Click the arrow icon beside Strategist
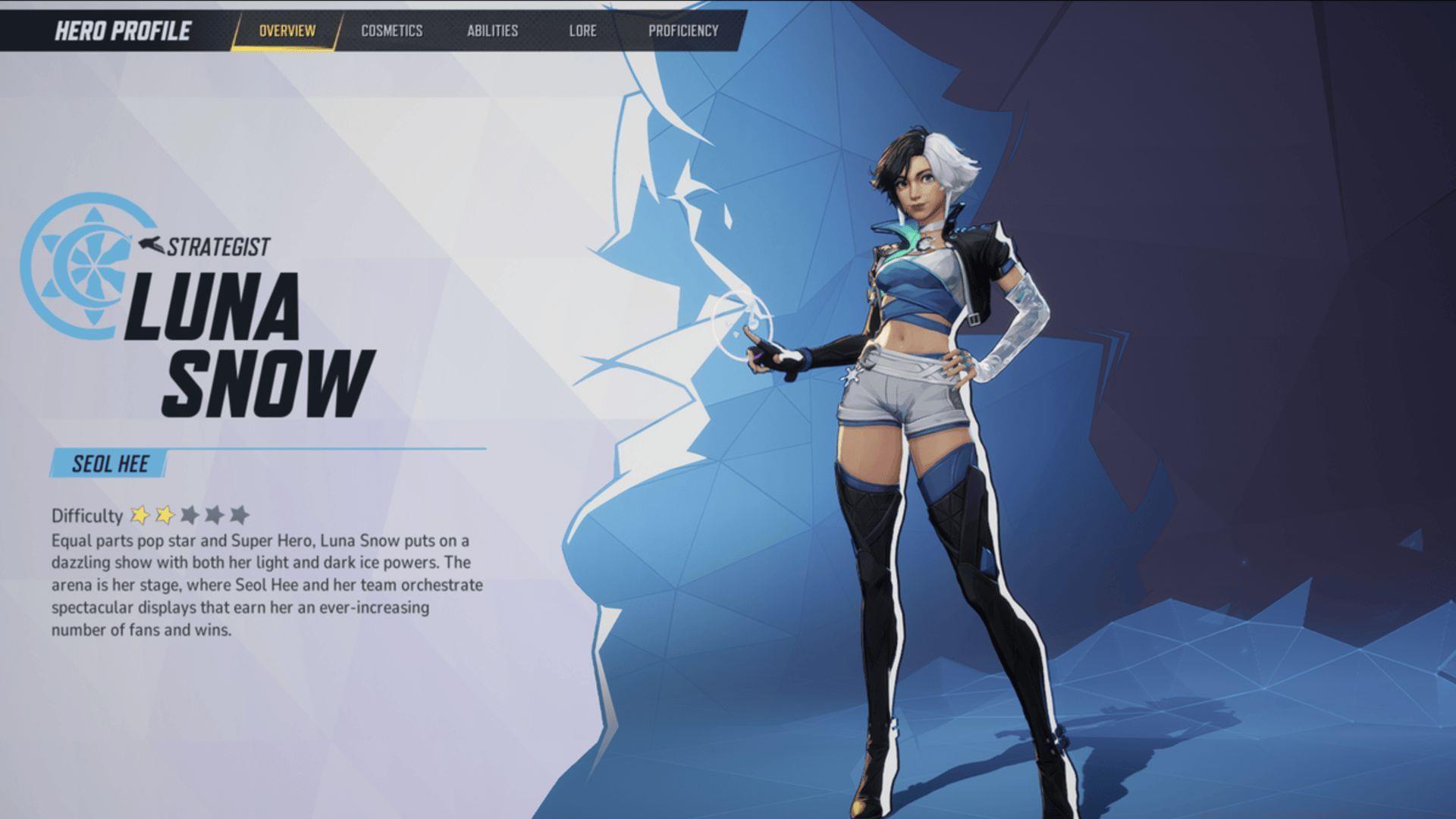Image resolution: width=1456 pixels, height=819 pixels. click(x=151, y=243)
